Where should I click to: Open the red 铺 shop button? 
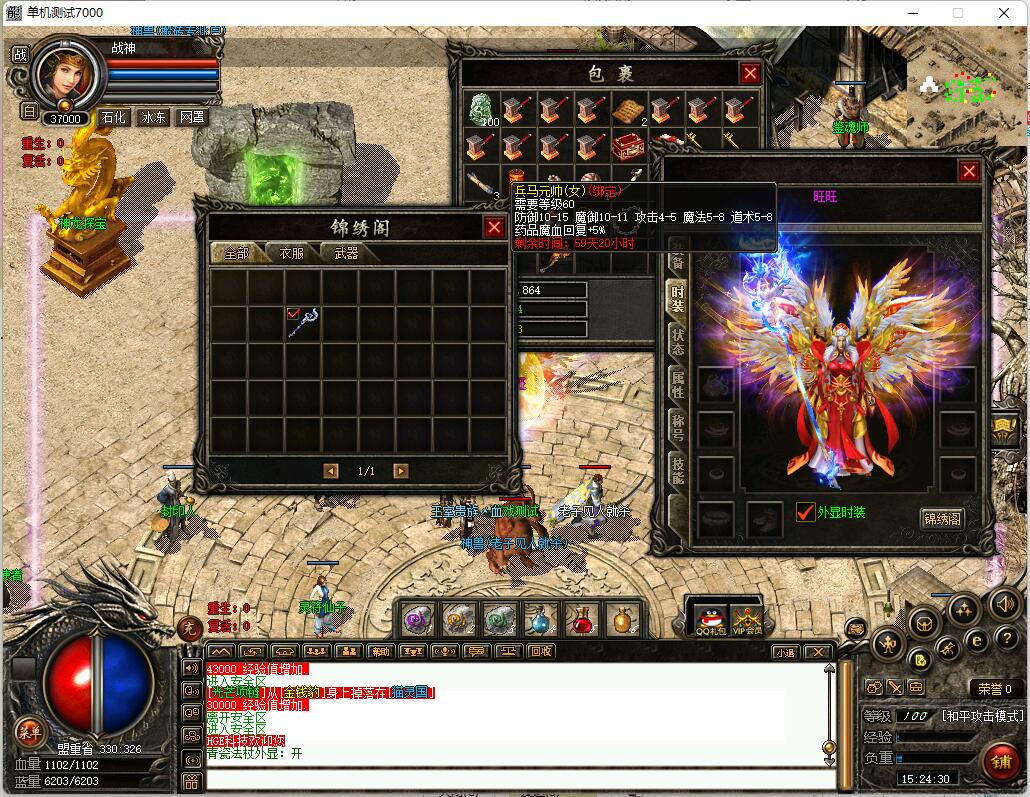click(1000, 761)
